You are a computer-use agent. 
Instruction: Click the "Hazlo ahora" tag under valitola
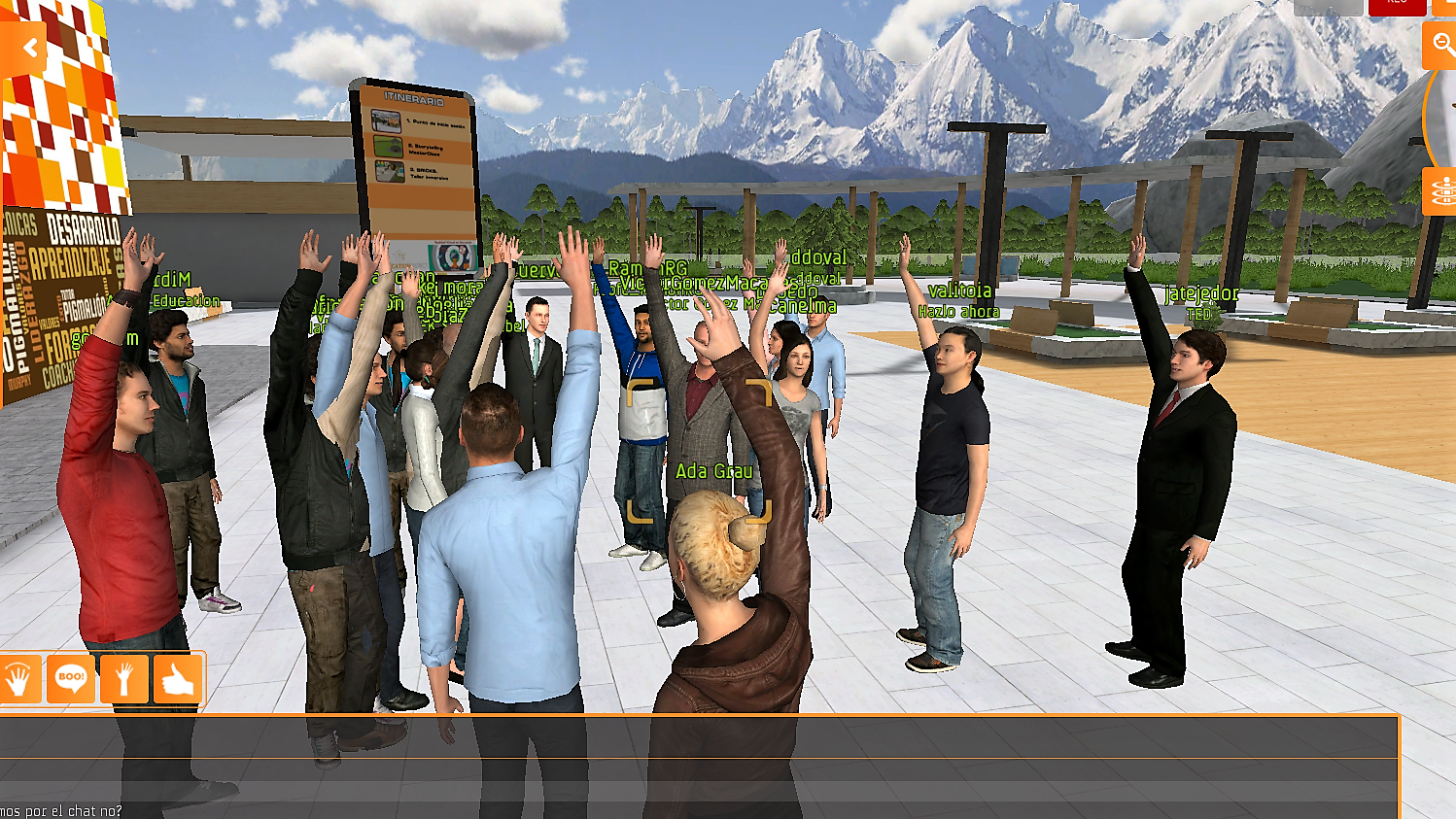[x=958, y=311]
